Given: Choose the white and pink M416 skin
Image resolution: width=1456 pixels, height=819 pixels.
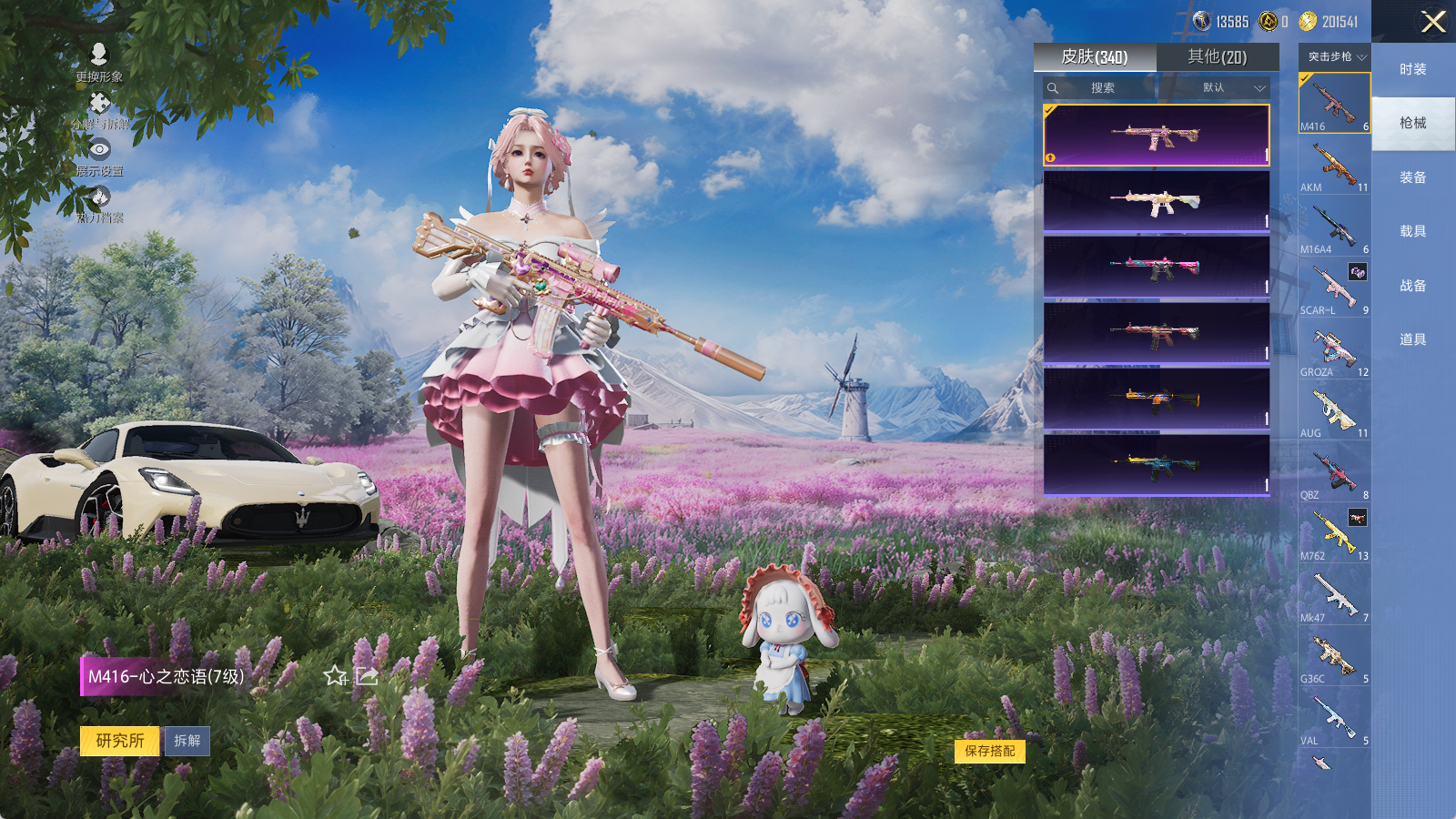Looking at the screenshot, I should coord(1156,201).
